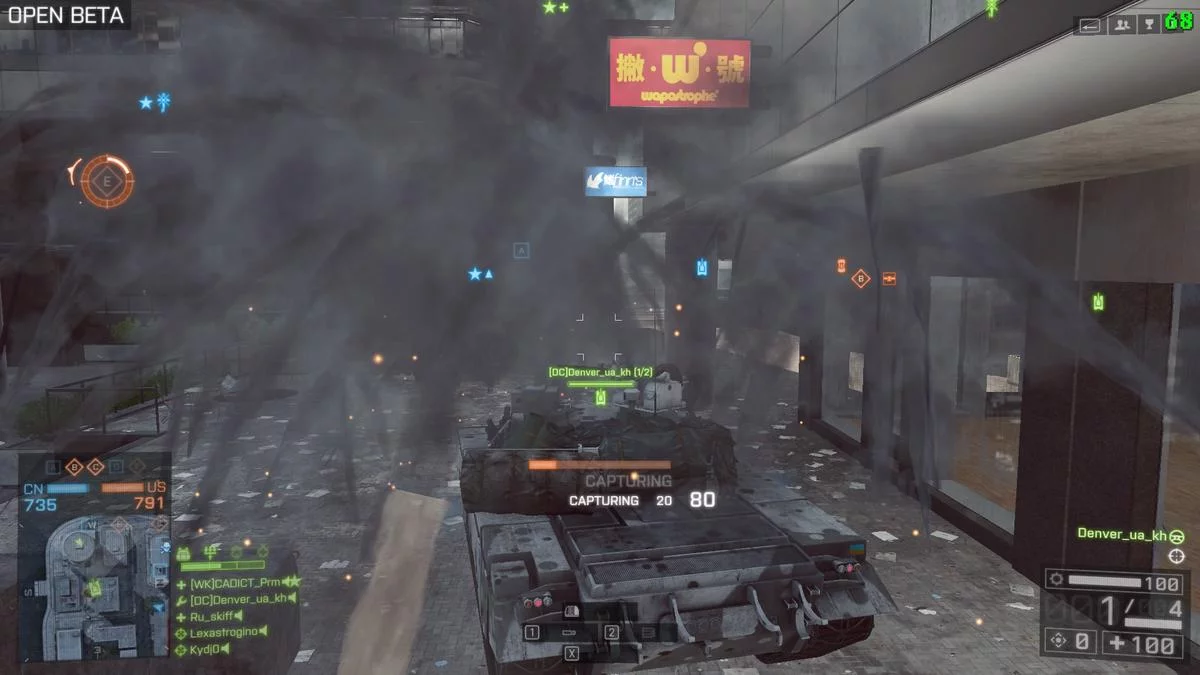Image resolution: width=1200 pixels, height=675 pixels.
Task: Click the grey A objective marker
Action: 521,251
